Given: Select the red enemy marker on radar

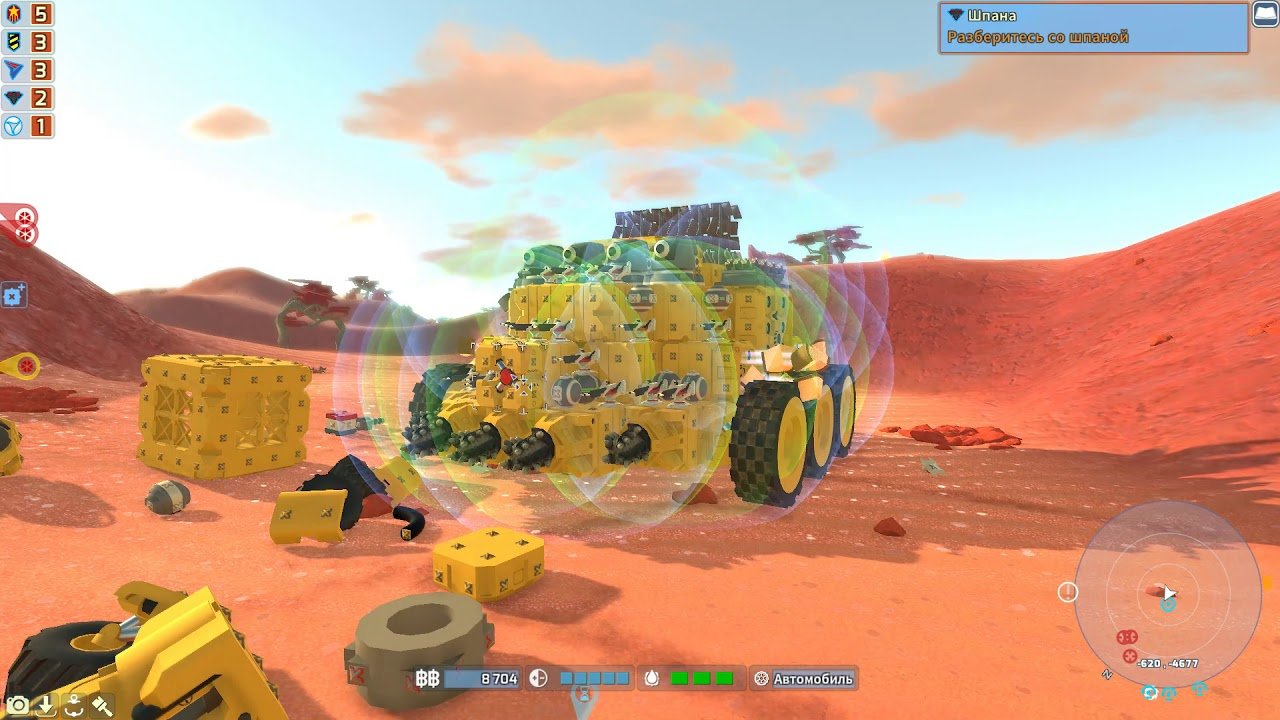Looking at the screenshot, I should pyautogui.click(x=1127, y=637).
